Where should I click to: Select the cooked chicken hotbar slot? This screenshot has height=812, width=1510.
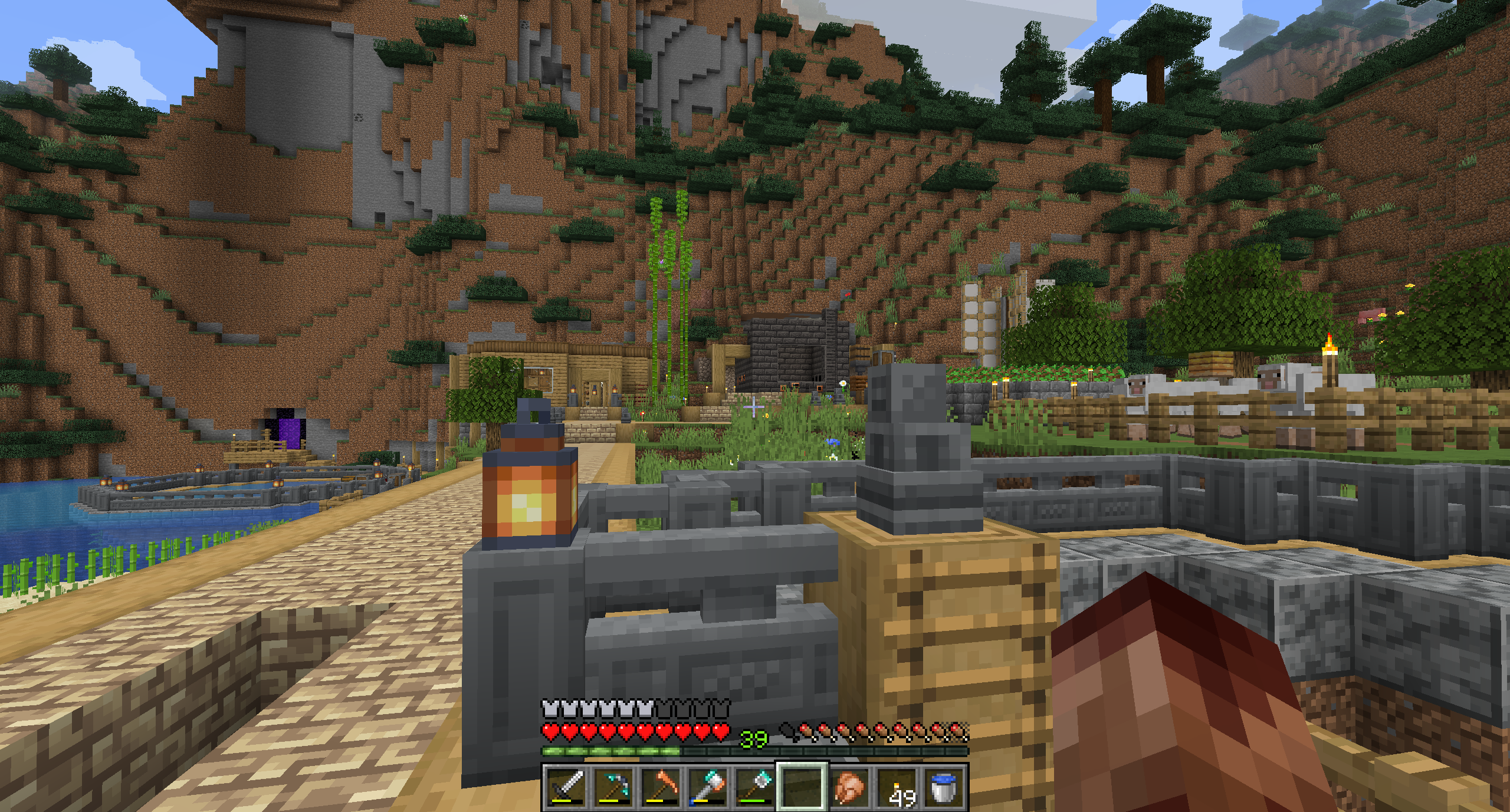849,787
